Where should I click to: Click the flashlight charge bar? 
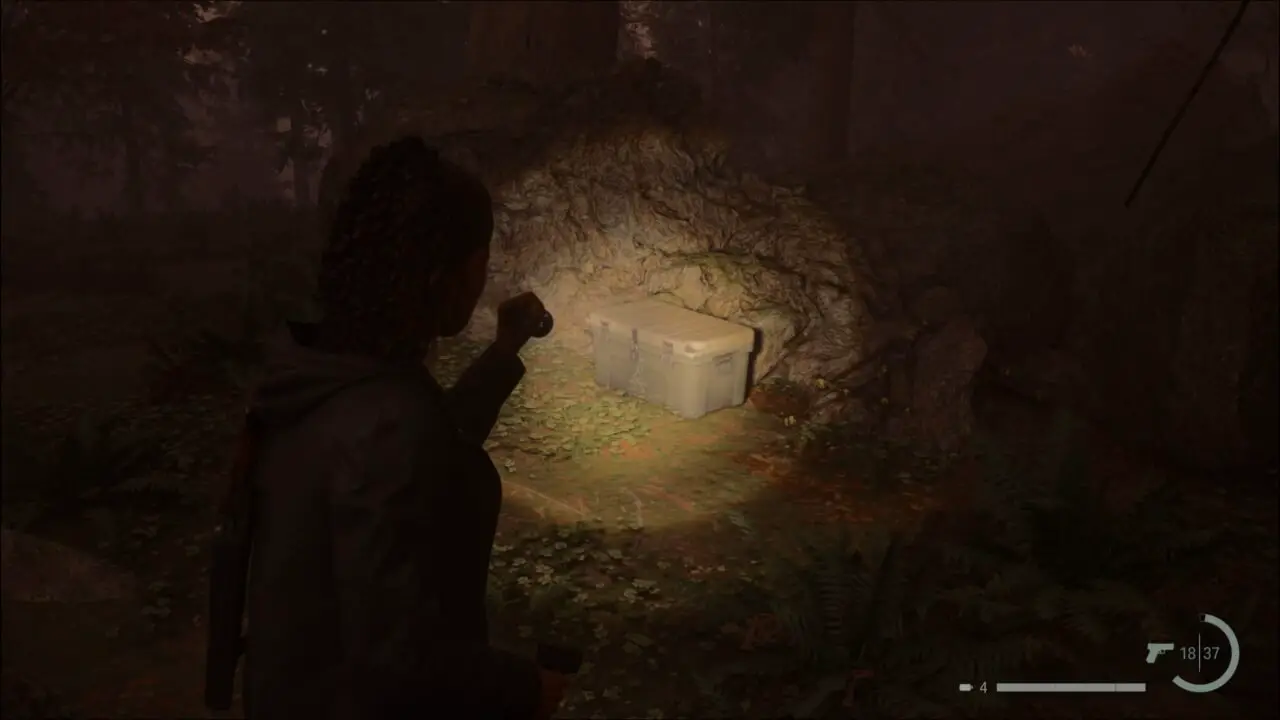1070,686
